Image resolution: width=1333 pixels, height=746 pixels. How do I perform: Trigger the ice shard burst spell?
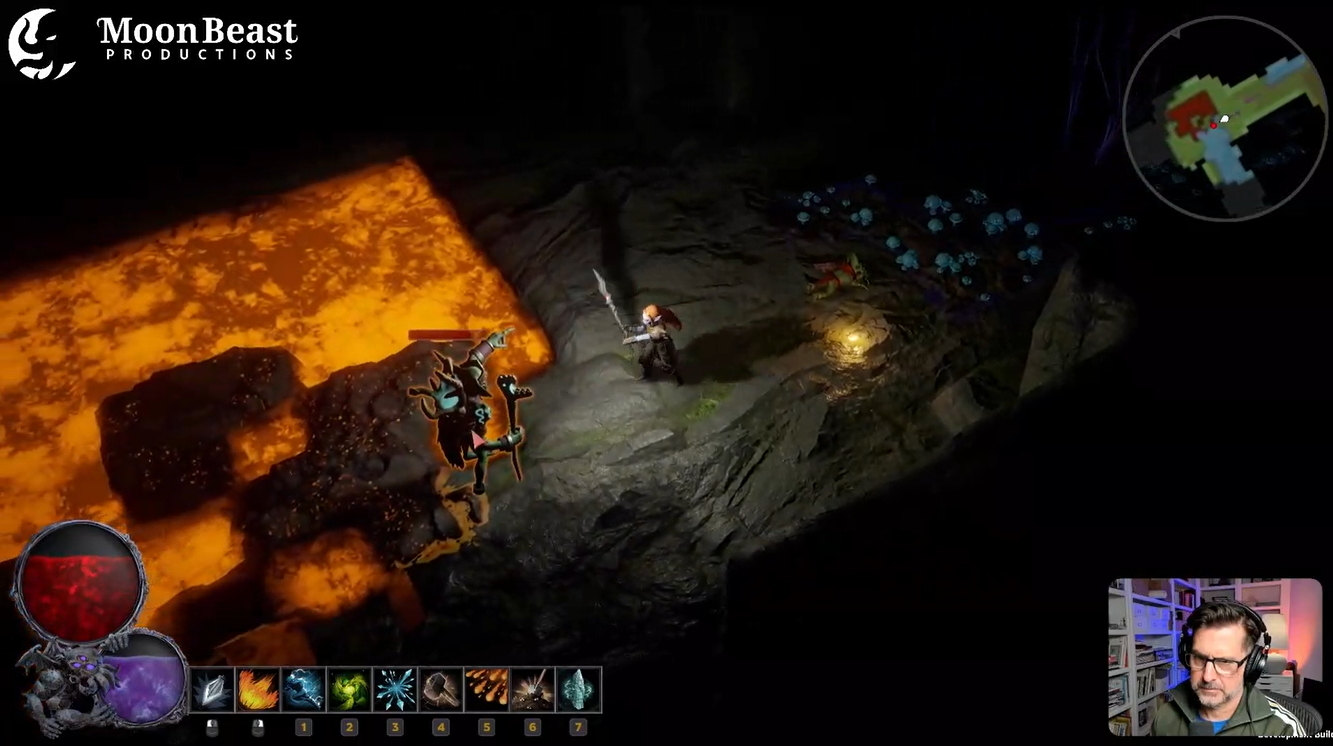click(395, 689)
